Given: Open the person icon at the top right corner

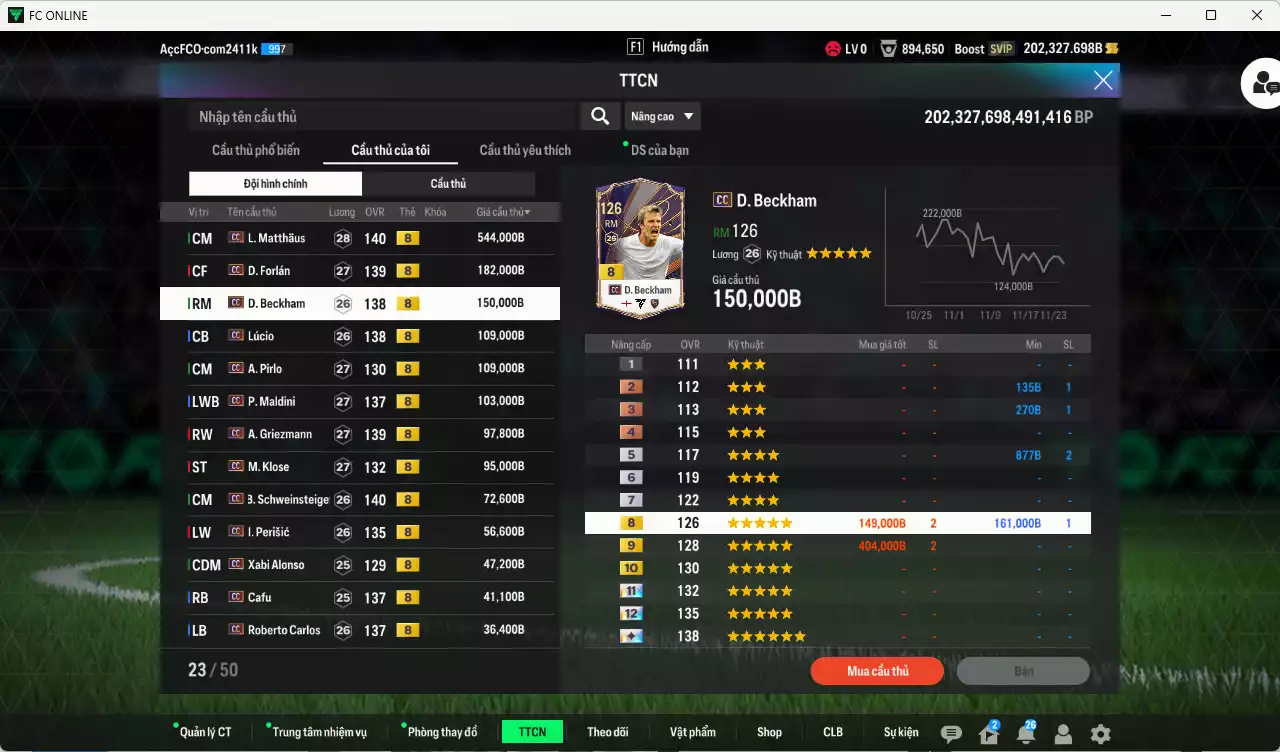Looking at the screenshot, I should pos(1263,83).
